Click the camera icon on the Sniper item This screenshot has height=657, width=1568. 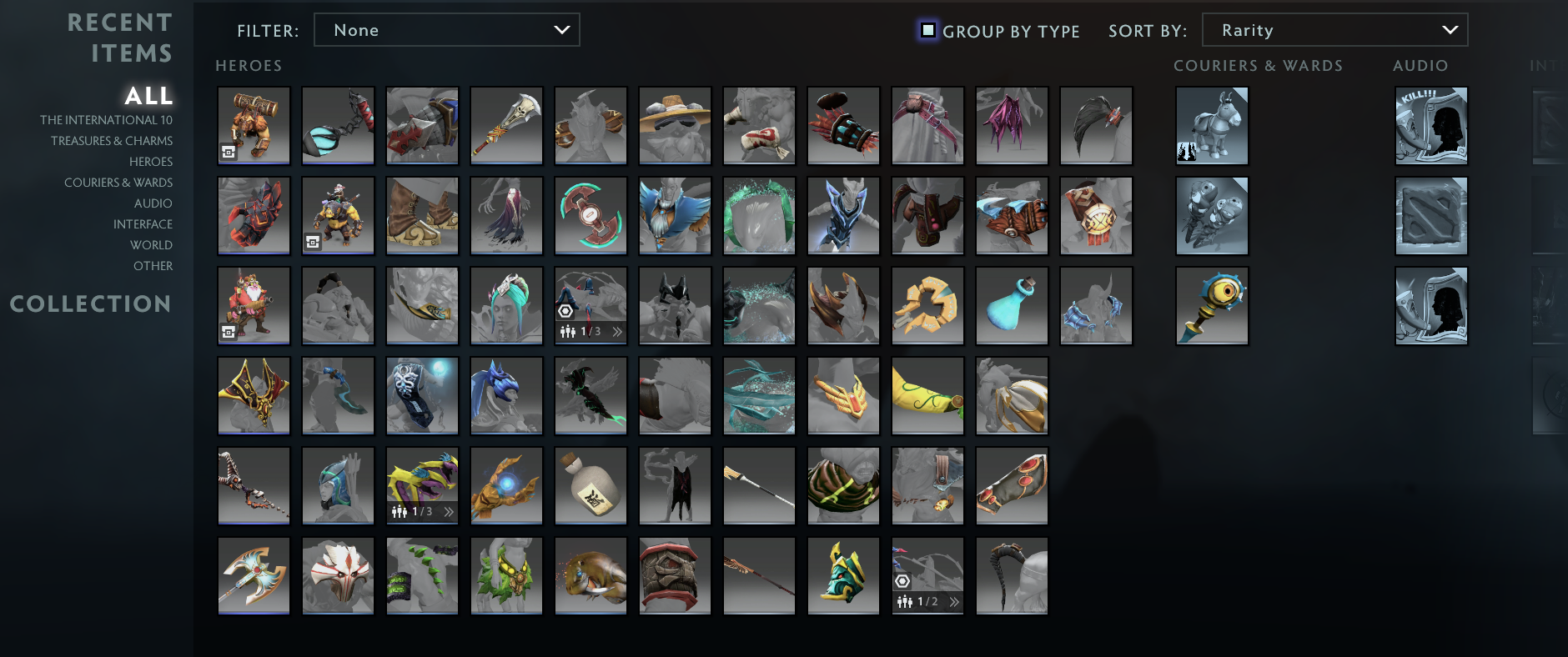tap(228, 332)
